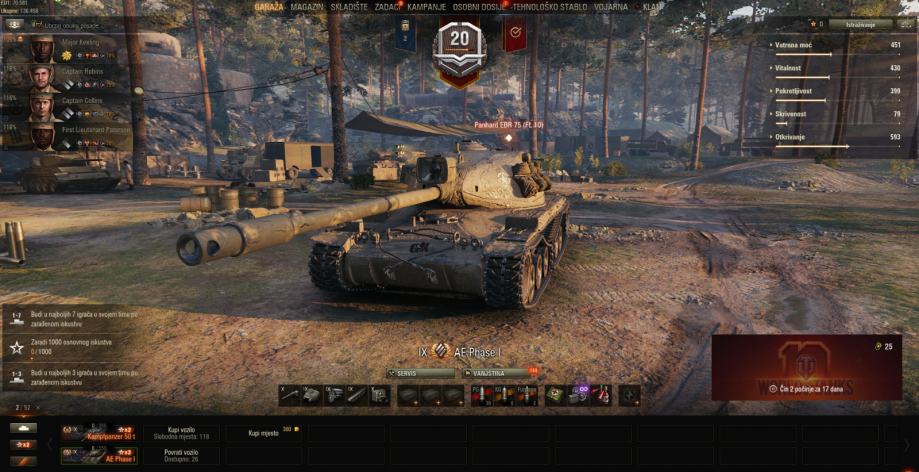The height and width of the screenshot is (472, 919).
Task: Open the level 20 battle pass badge
Action: click(459, 45)
